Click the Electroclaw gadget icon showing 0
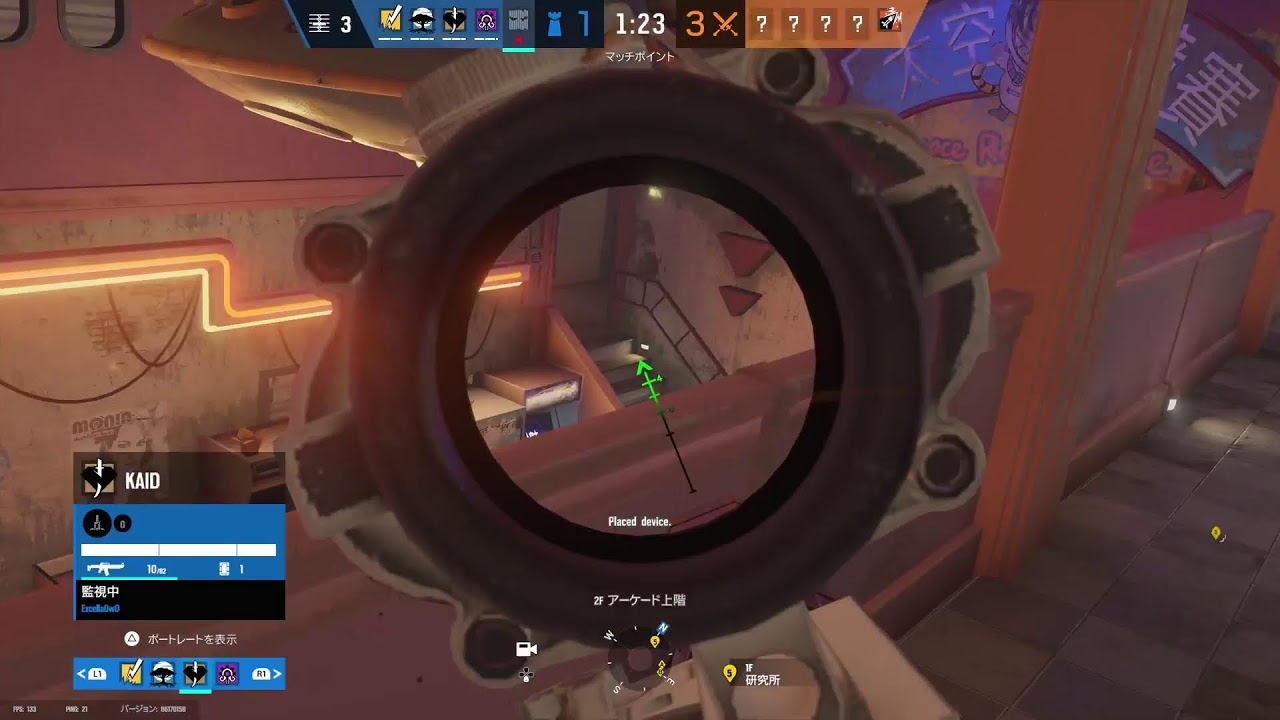Viewport: 1280px width, 720px height. [97, 523]
